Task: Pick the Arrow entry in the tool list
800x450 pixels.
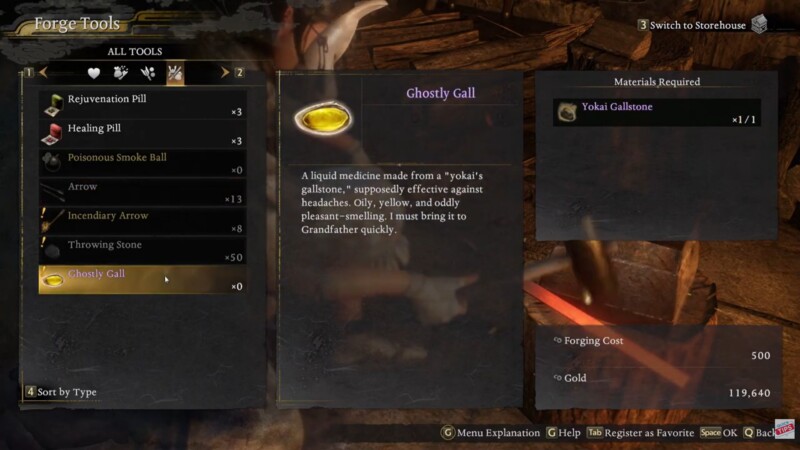Action: (140, 192)
